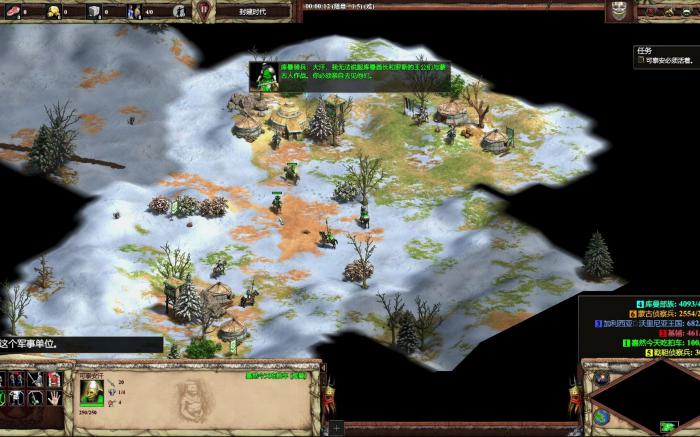Click the plus button beside the unit panel

[x=336, y=427]
